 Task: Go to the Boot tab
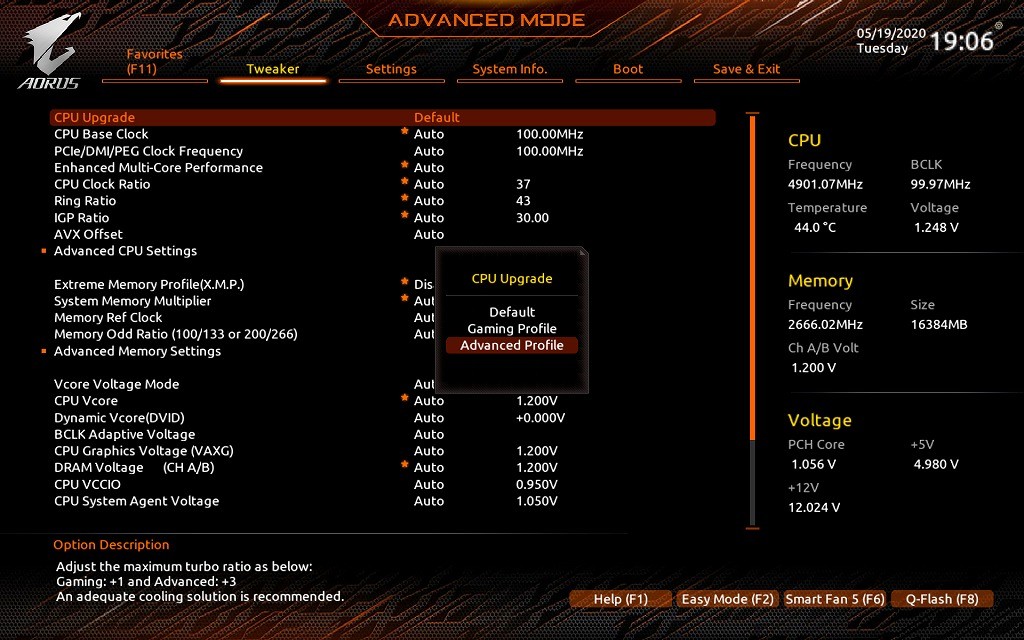tap(628, 69)
